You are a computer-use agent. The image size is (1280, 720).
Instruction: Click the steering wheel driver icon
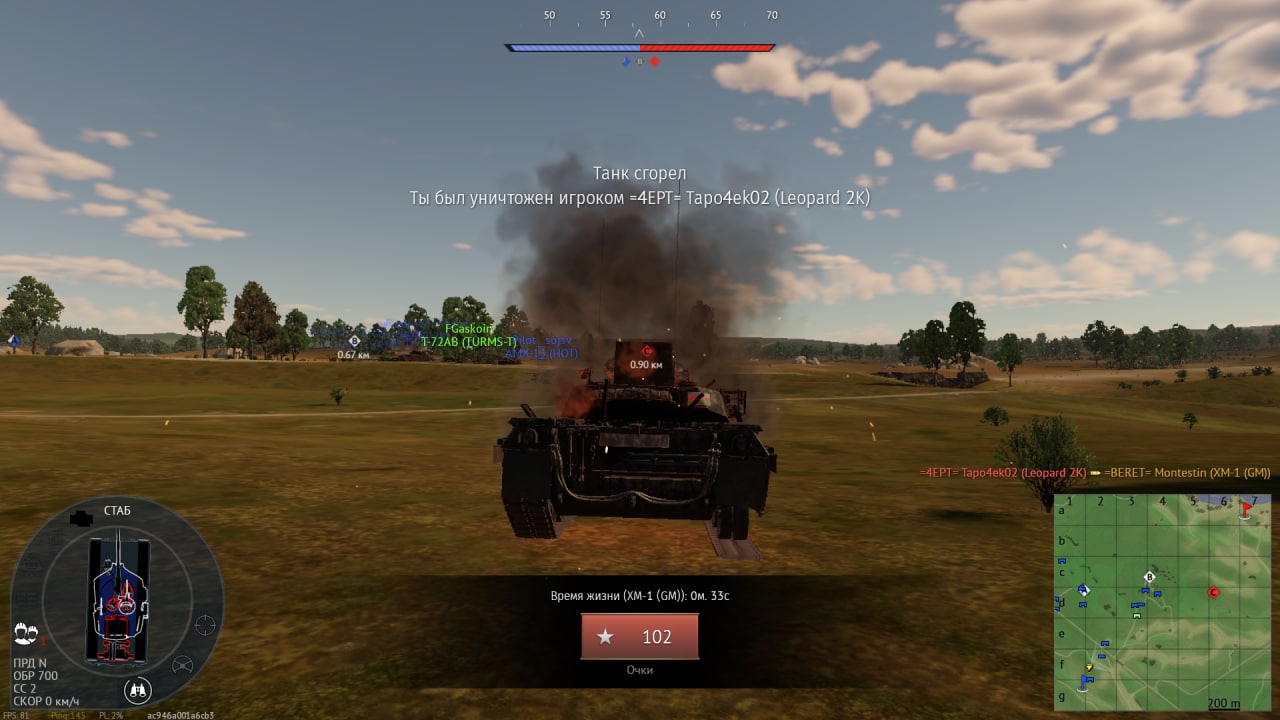[x=183, y=665]
